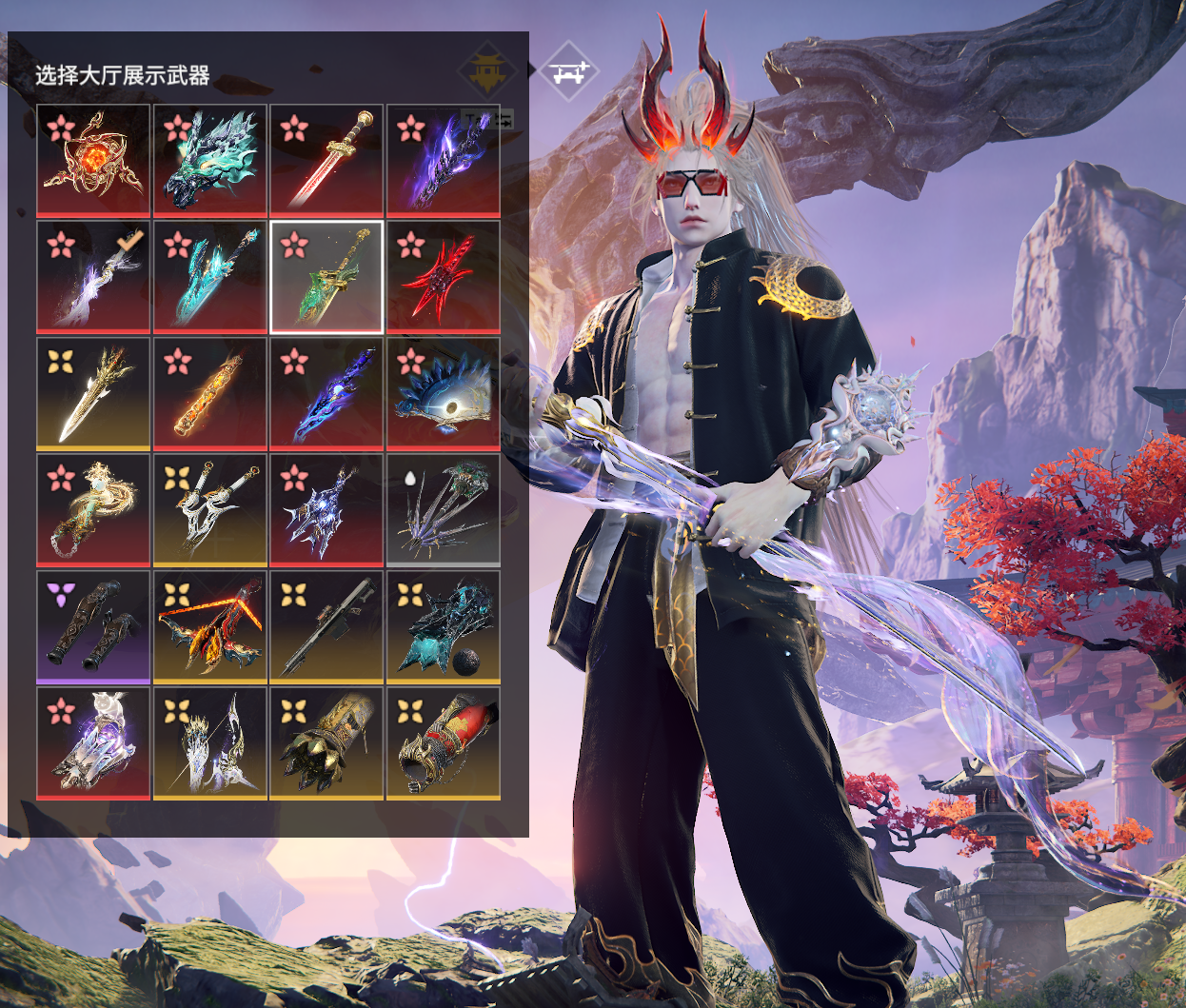Open the golden pagoda hall icon
The width and height of the screenshot is (1186, 1008).
(487, 71)
